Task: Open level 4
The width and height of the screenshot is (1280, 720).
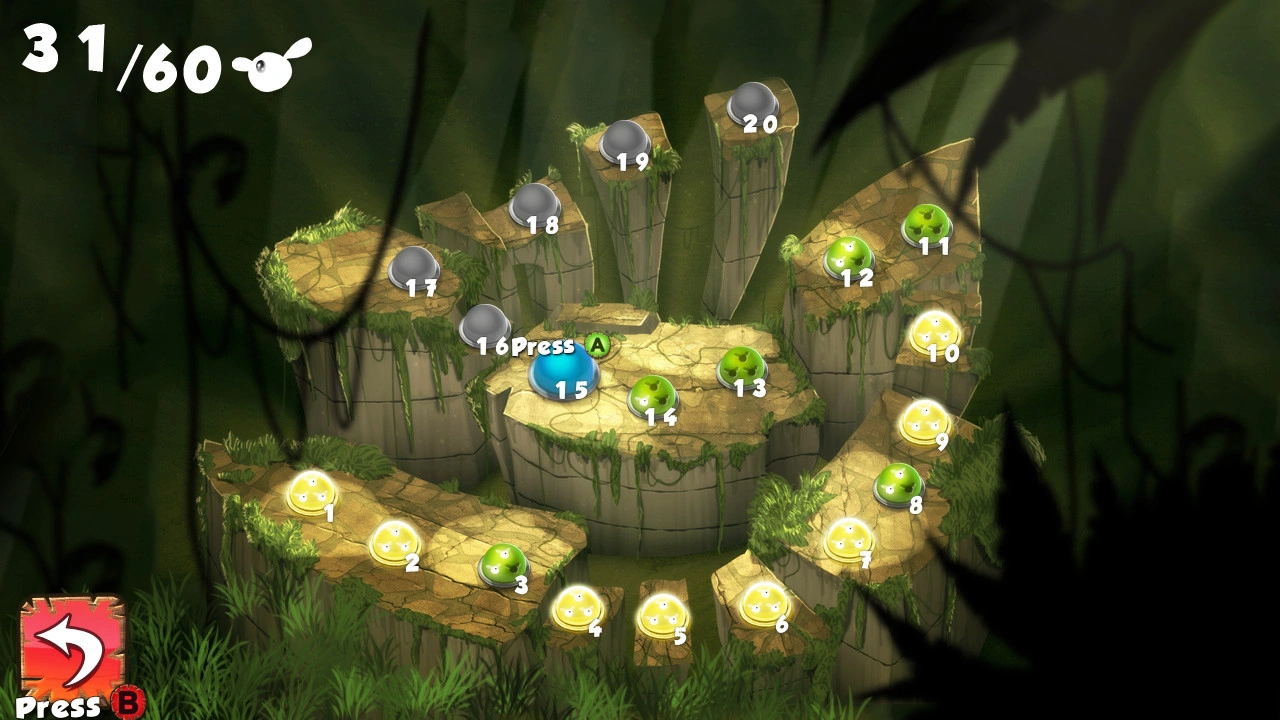Action: click(577, 607)
